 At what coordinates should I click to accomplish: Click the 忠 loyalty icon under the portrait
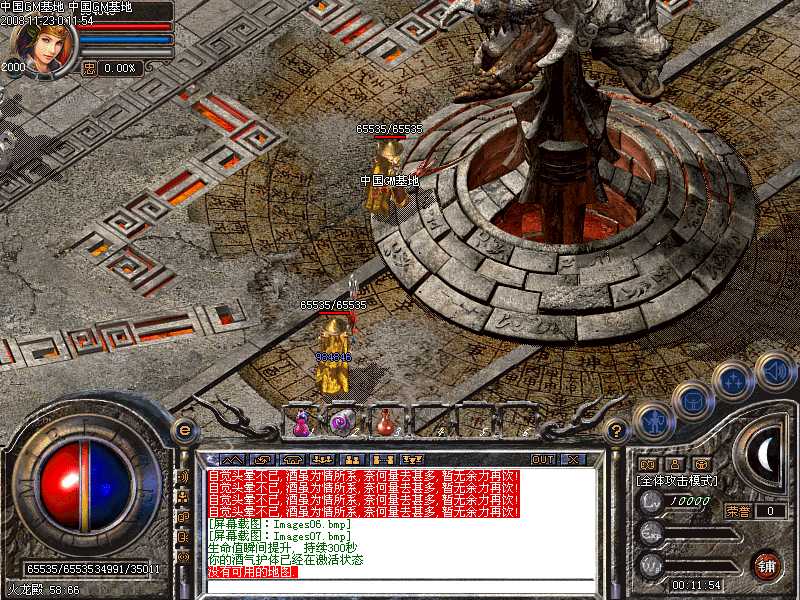[89, 68]
